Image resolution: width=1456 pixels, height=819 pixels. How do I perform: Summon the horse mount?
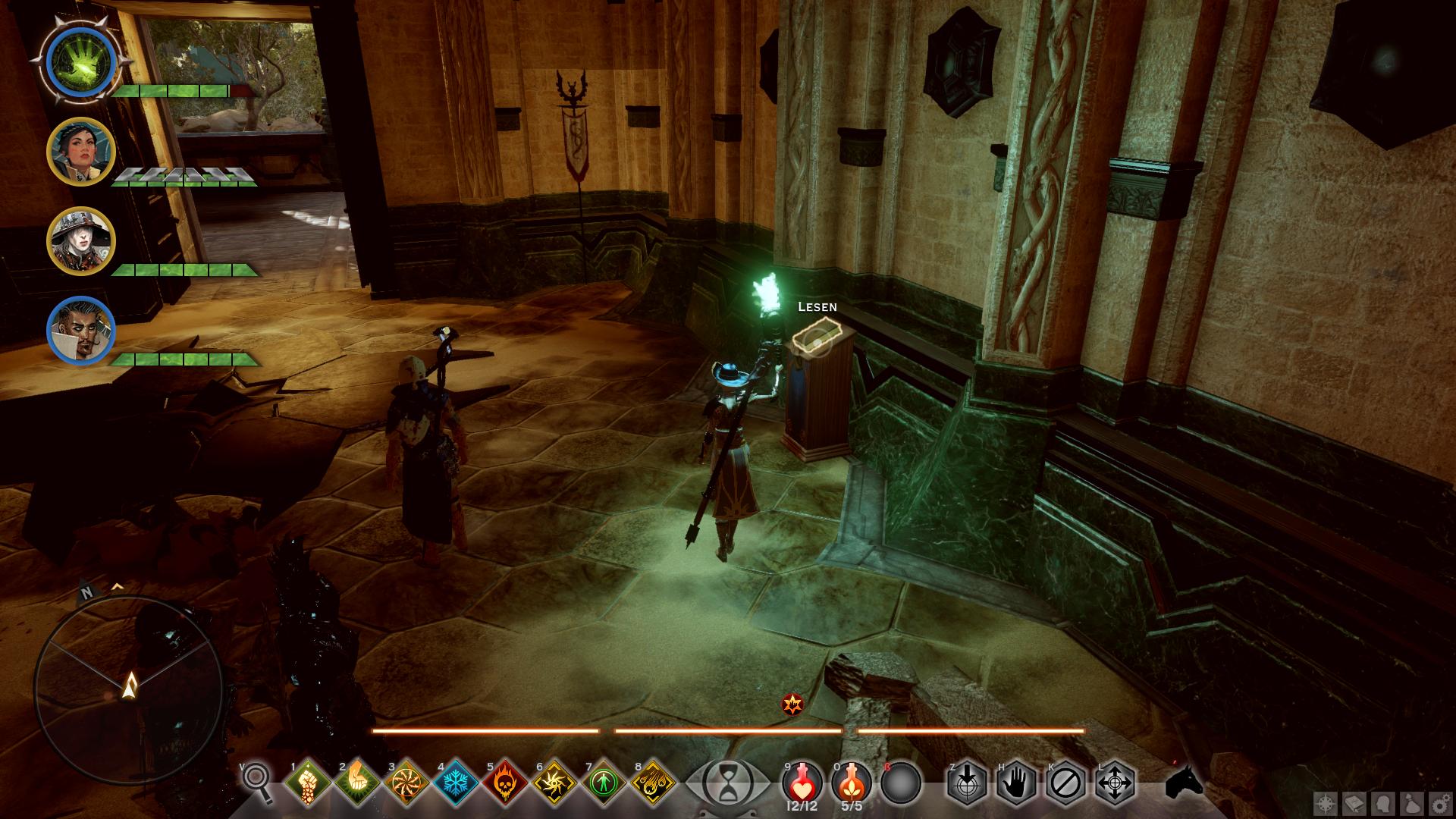(1183, 781)
